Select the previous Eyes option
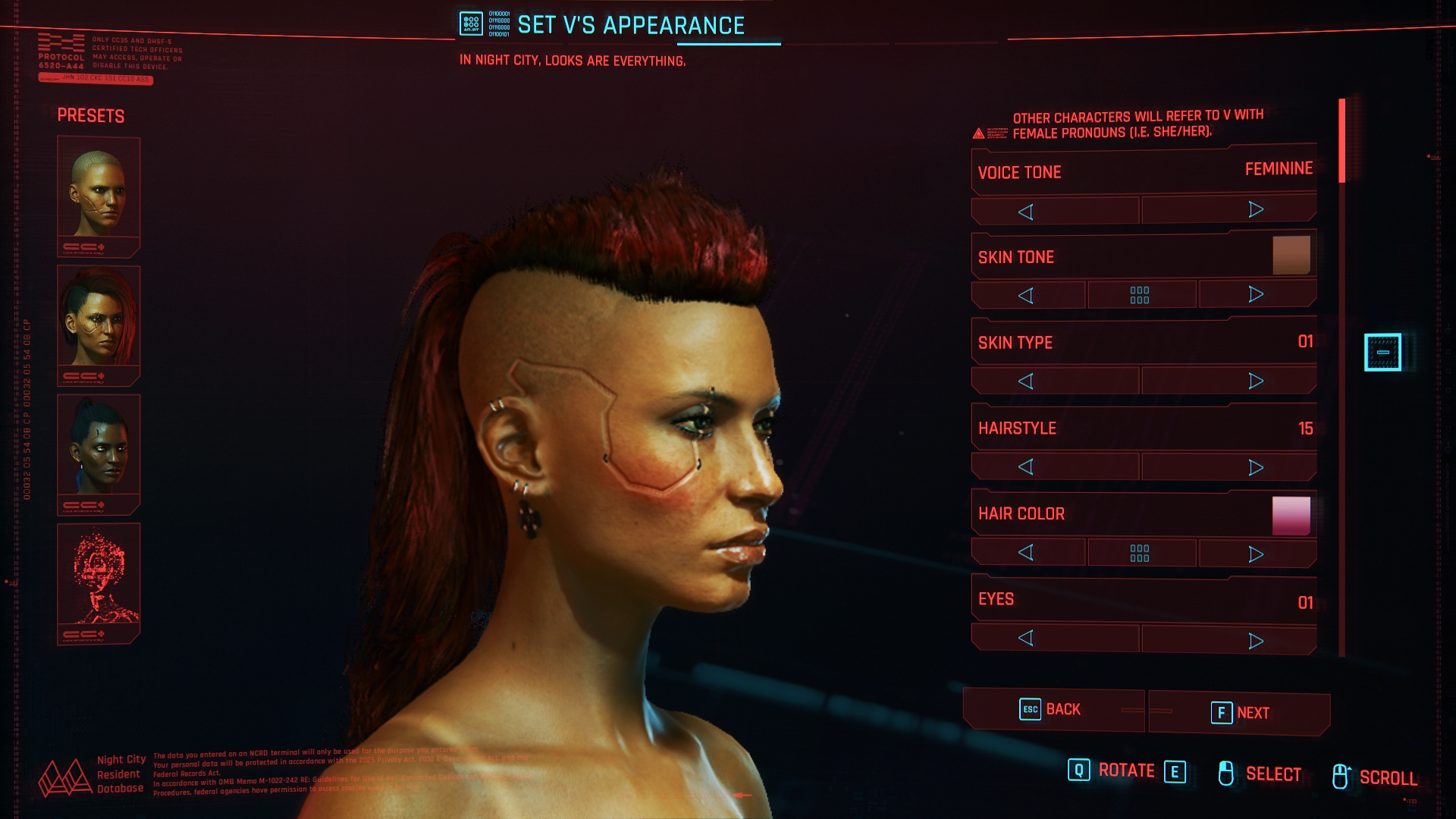 click(1026, 639)
